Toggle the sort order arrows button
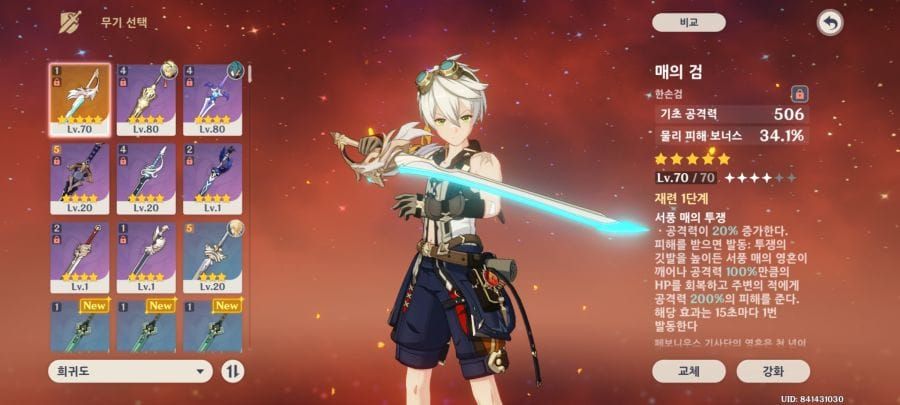This screenshot has width=900, height=405. pyautogui.click(x=234, y=371)
